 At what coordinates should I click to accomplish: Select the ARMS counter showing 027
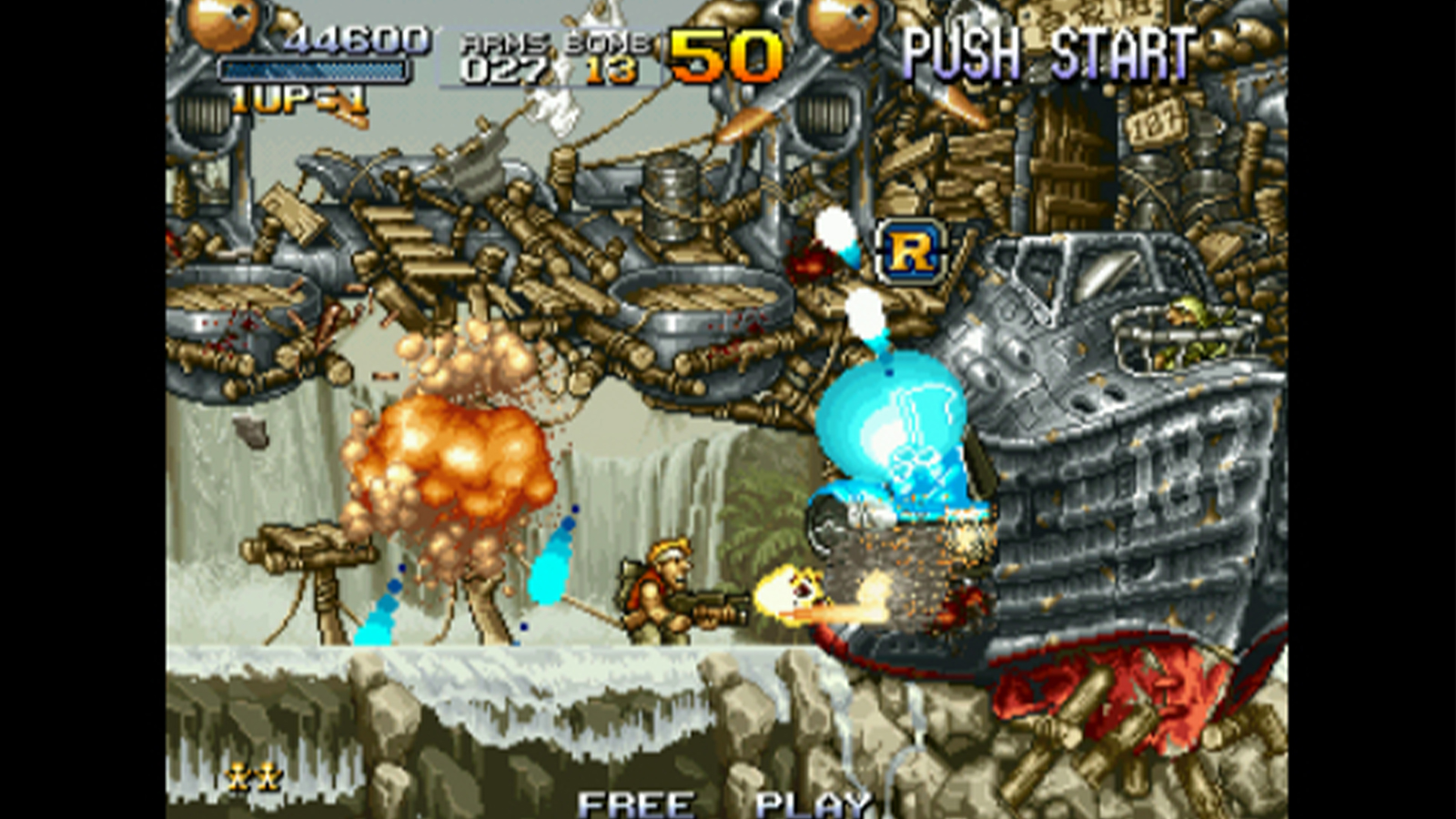pos(506,64)
